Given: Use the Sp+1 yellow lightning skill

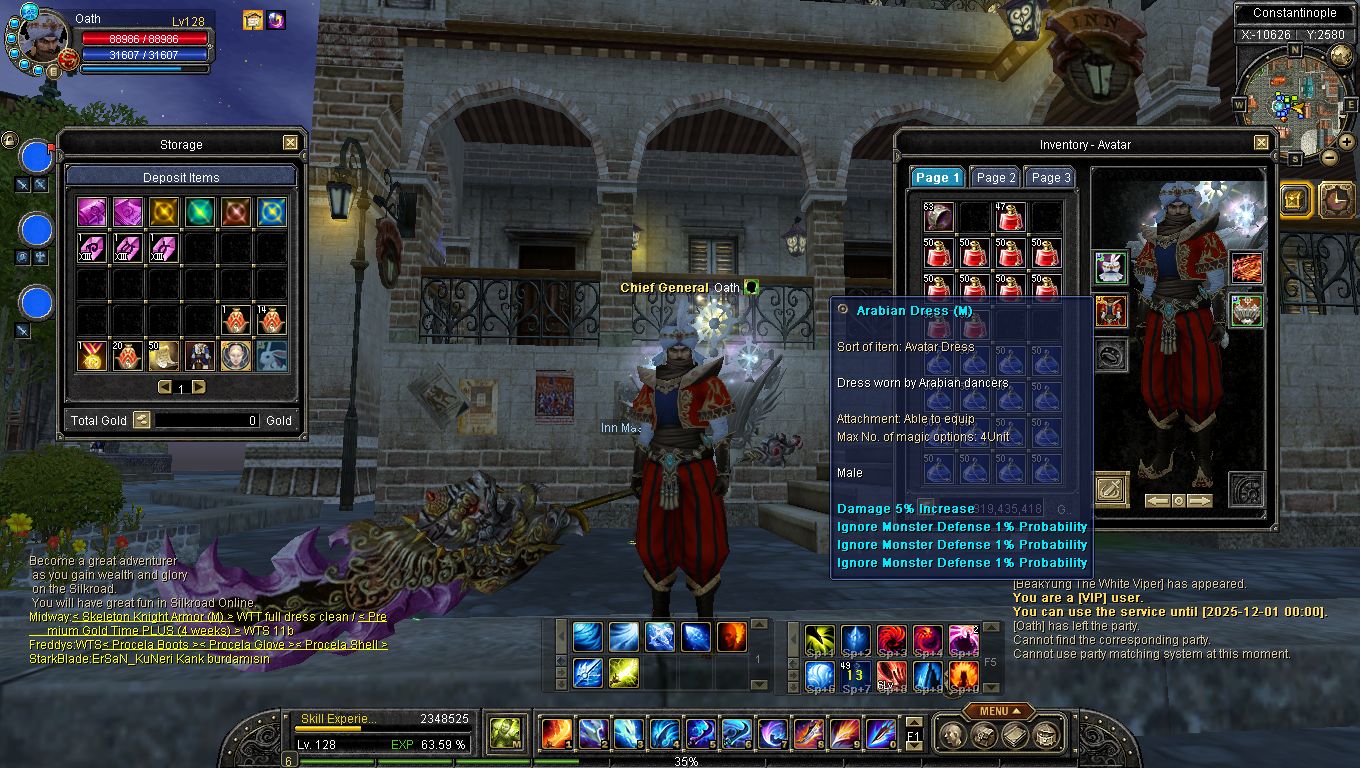Looking at the screenshot, I should point(820,640).
